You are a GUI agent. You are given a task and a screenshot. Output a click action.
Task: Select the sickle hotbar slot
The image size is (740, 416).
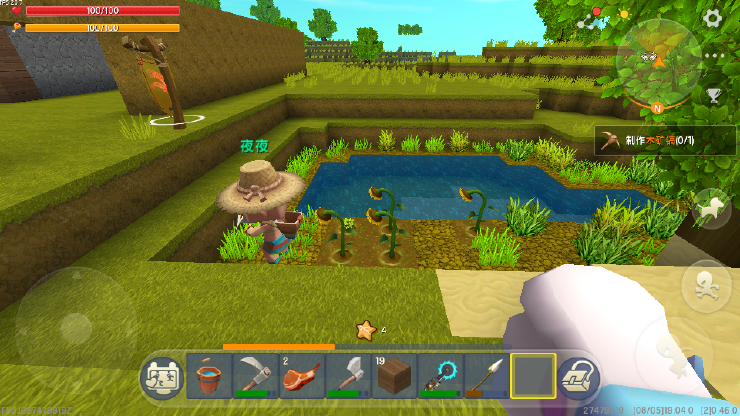click(x=255, y=377)
